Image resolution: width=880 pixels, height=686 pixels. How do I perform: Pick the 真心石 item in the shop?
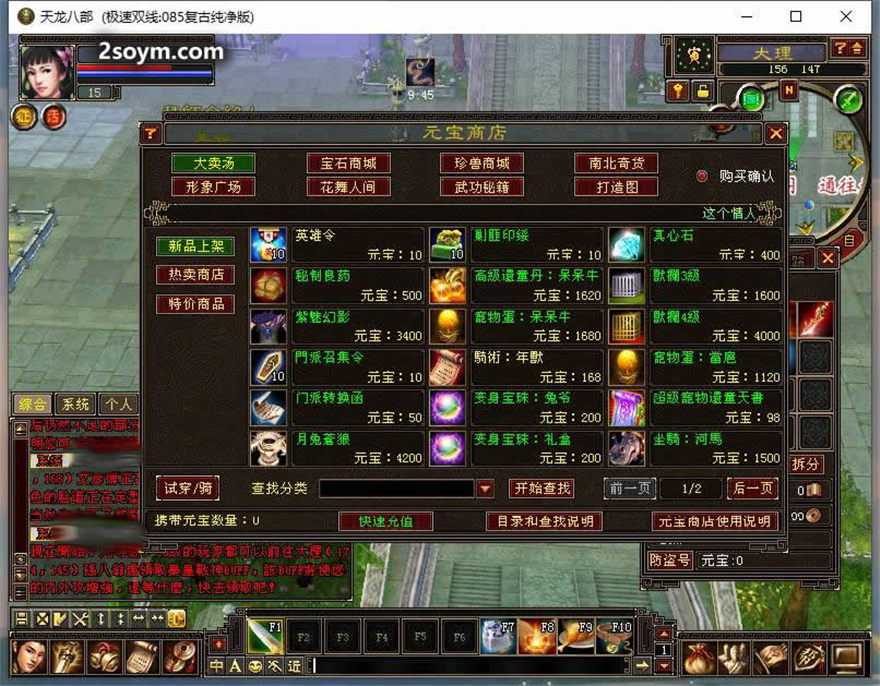627,245
